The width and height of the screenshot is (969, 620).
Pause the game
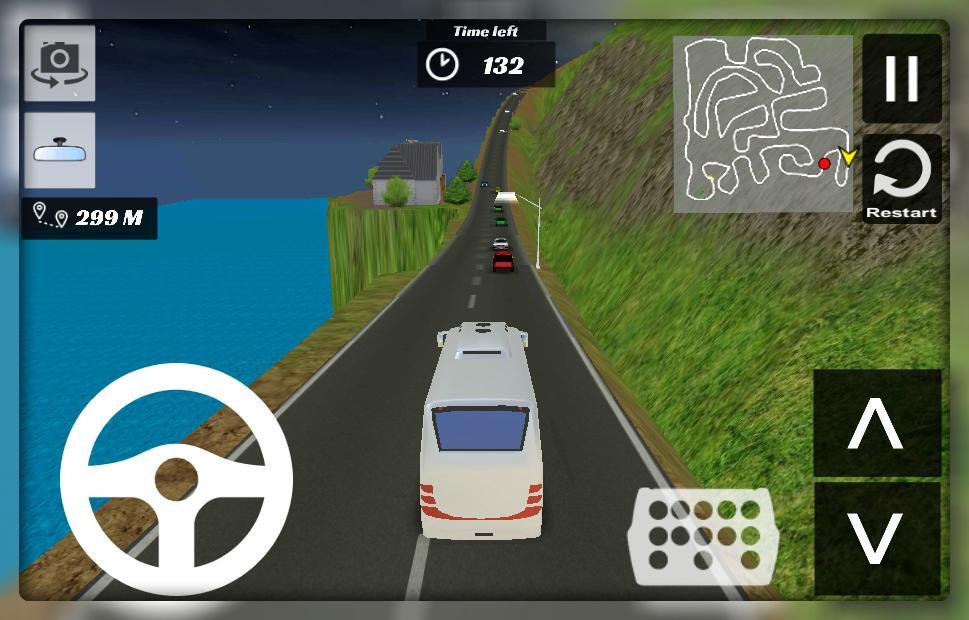click(901, 79)
